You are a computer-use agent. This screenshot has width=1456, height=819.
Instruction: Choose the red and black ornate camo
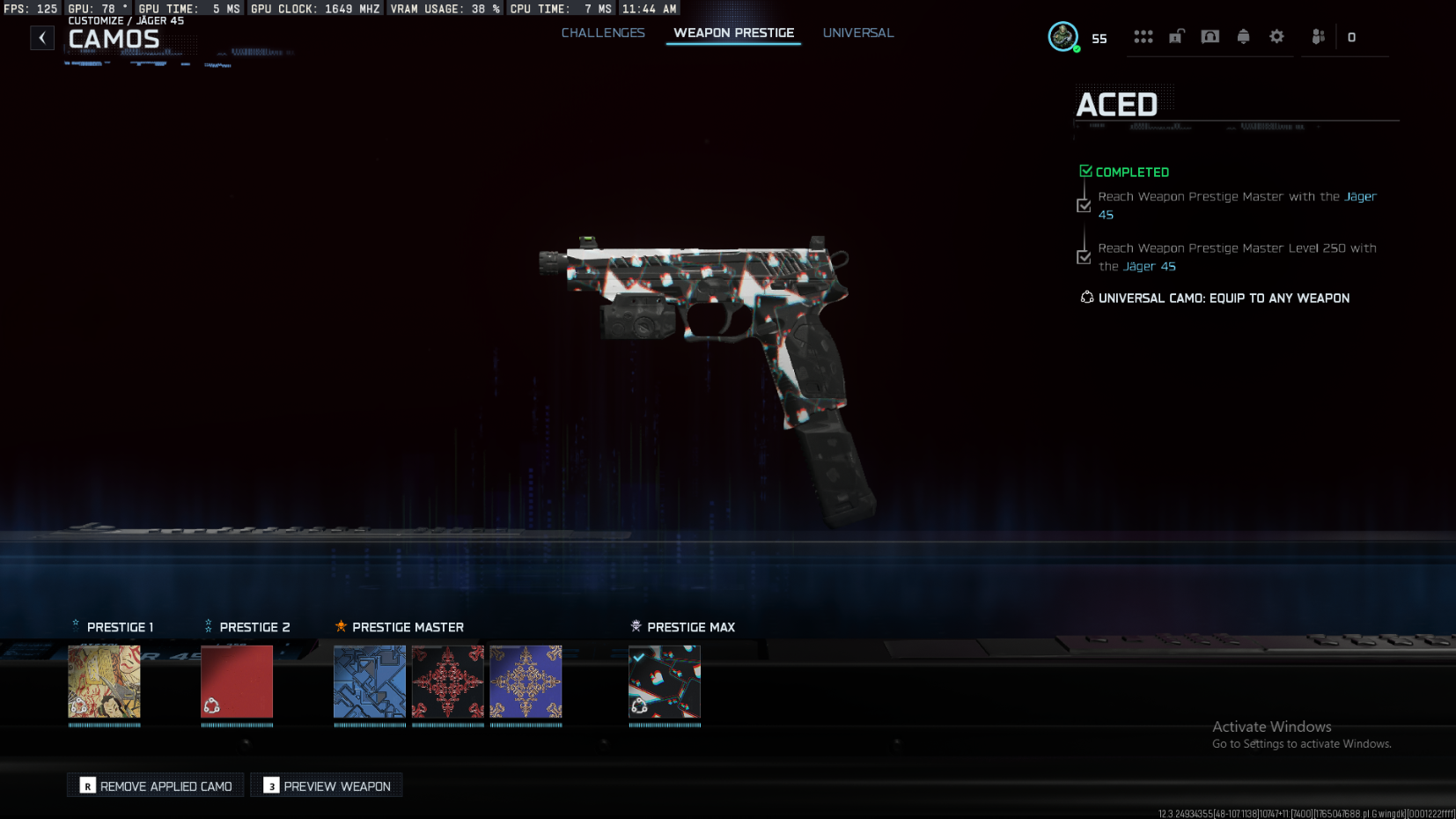click(x=448, y=682)
